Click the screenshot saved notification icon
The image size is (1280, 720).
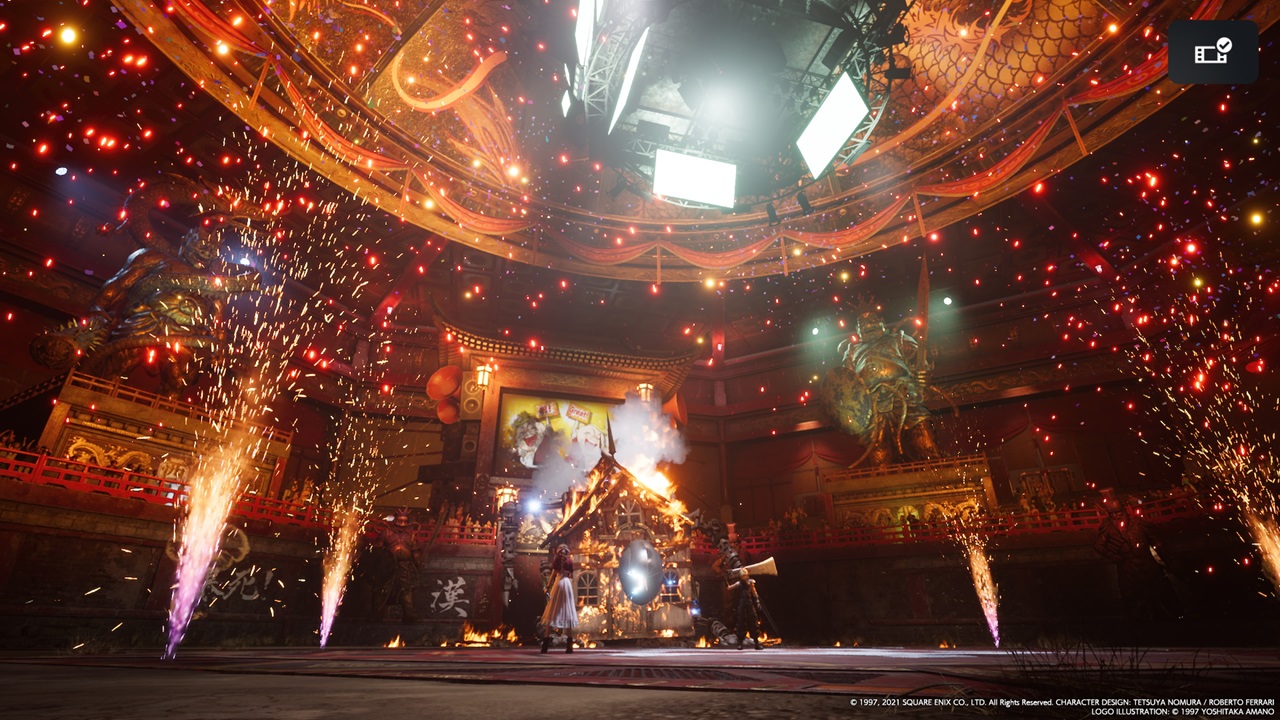click(1212, 52)
